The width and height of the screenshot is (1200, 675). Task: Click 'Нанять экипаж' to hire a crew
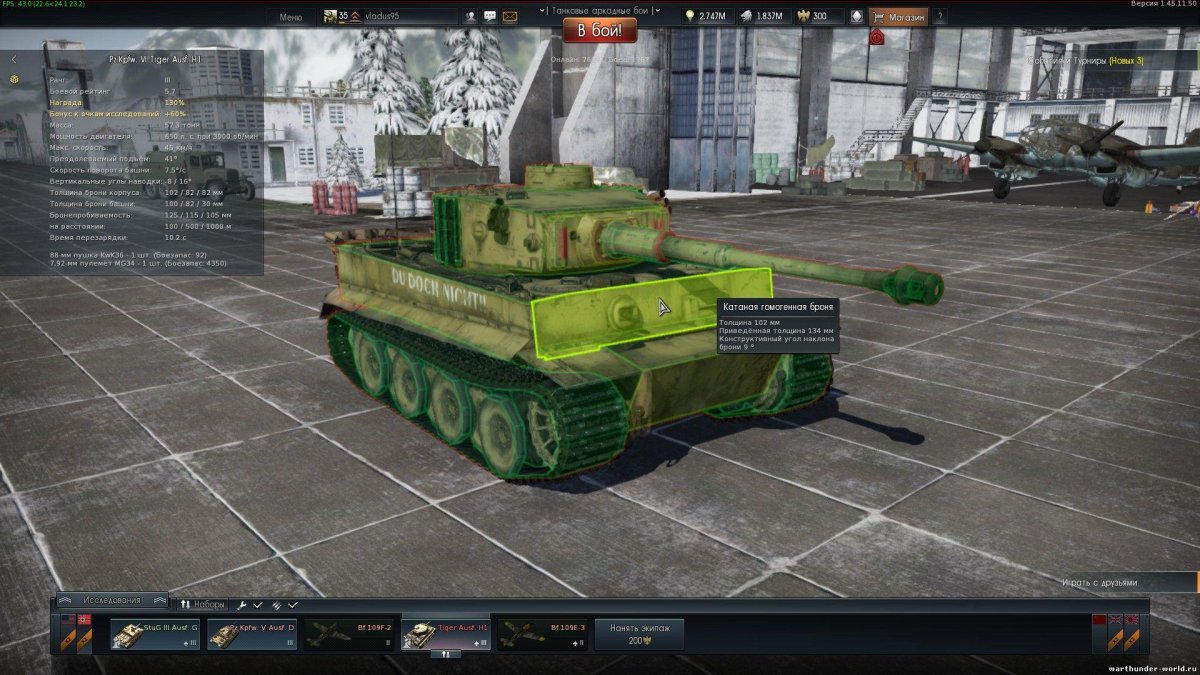(x=639, y=634)
